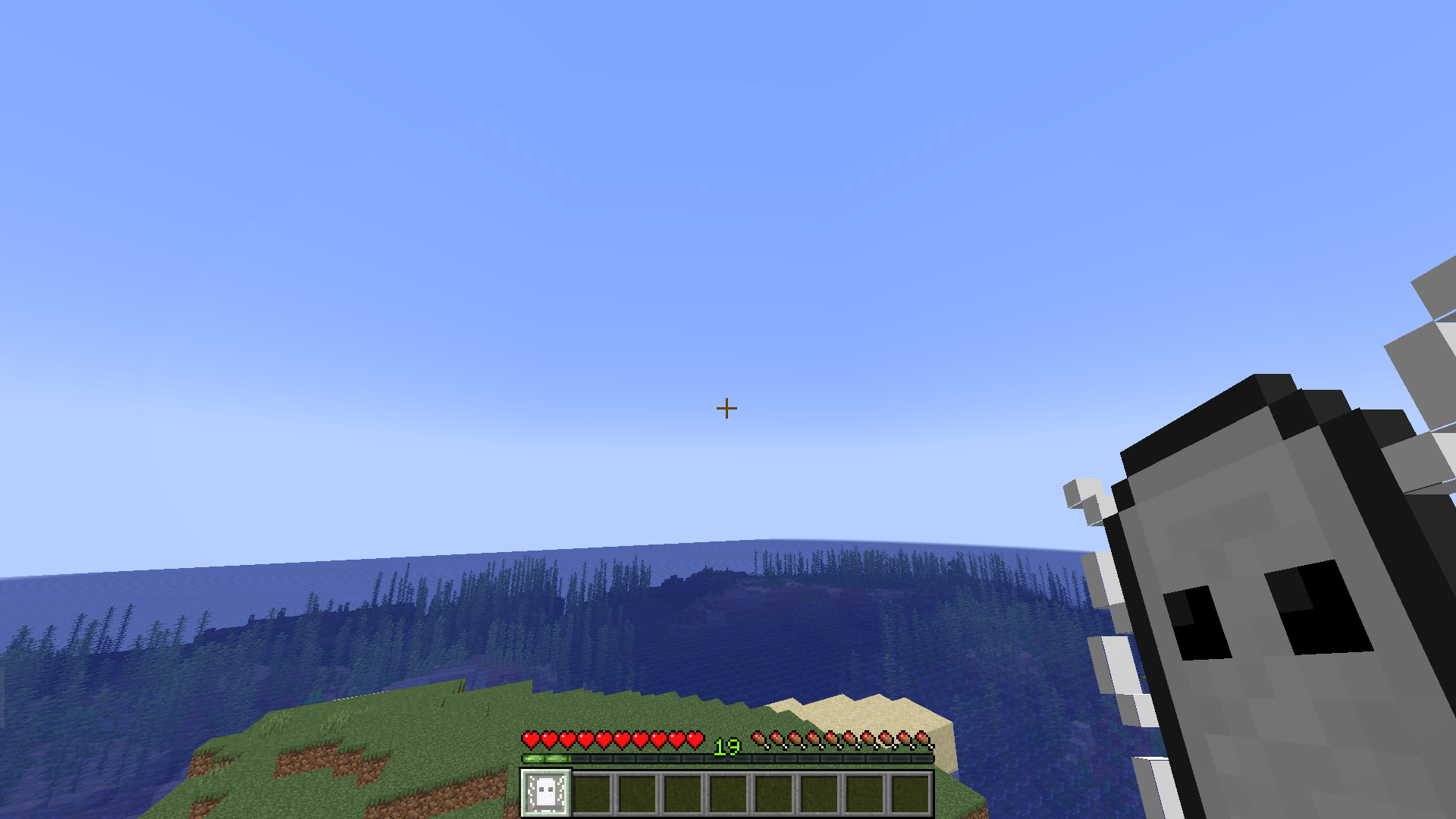Viewport: 1456px width, 819px height.
Task: Click the empty second hotbar slot
Action: (x=591, y=791)
